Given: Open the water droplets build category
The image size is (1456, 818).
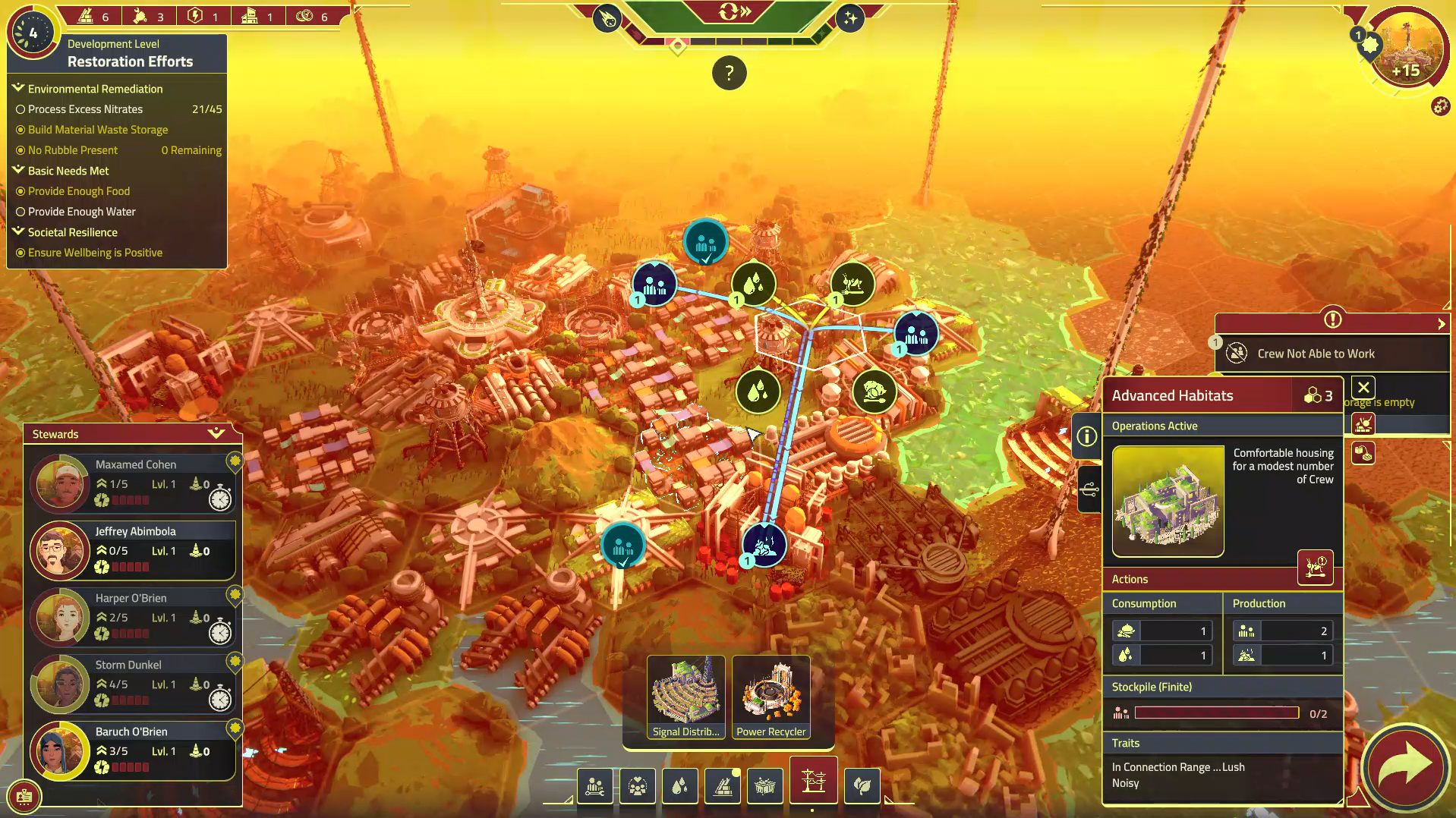Looking at the screenshot, I should [679, 786].
